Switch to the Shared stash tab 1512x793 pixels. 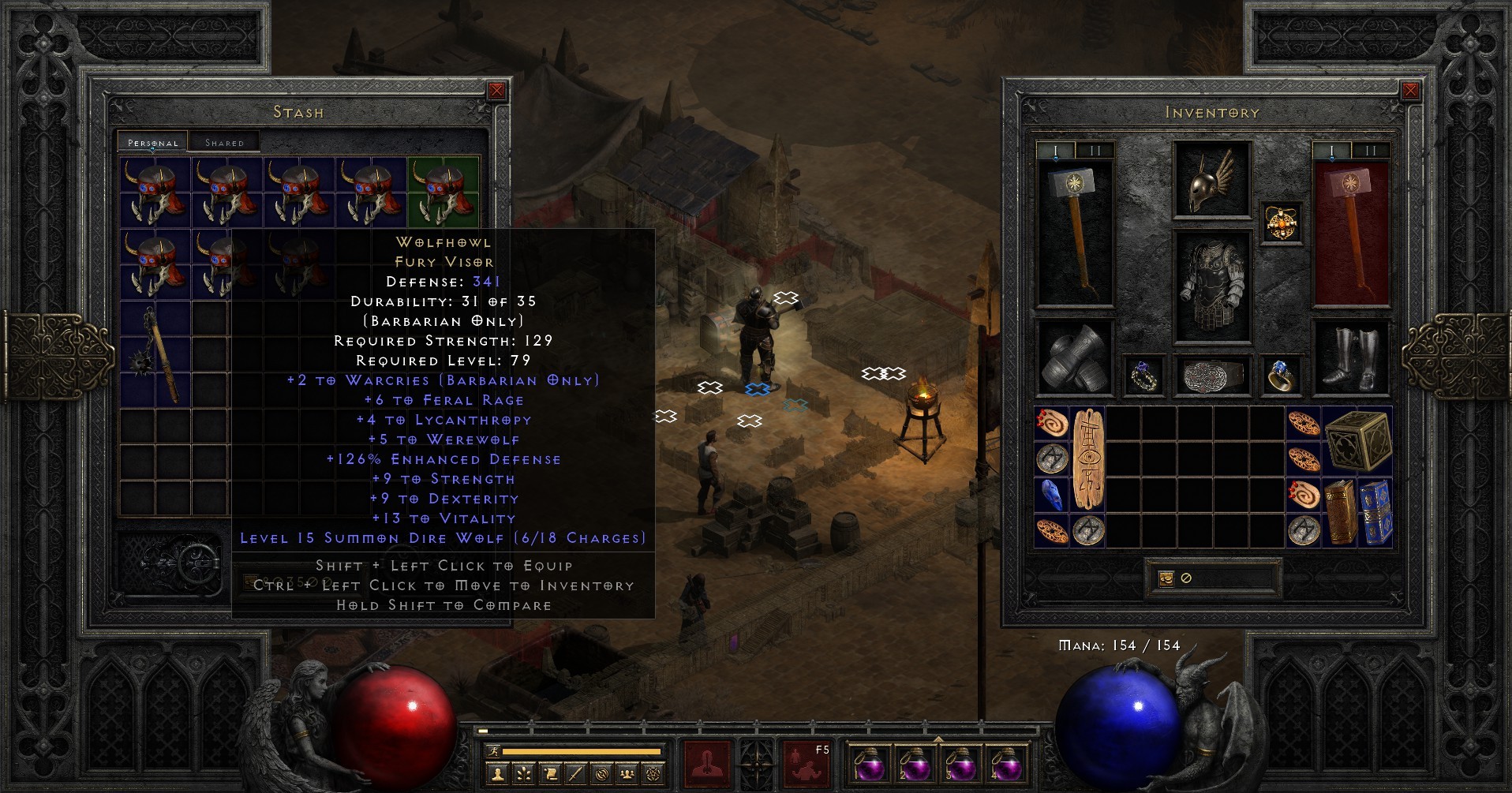[x=225, y=142]
